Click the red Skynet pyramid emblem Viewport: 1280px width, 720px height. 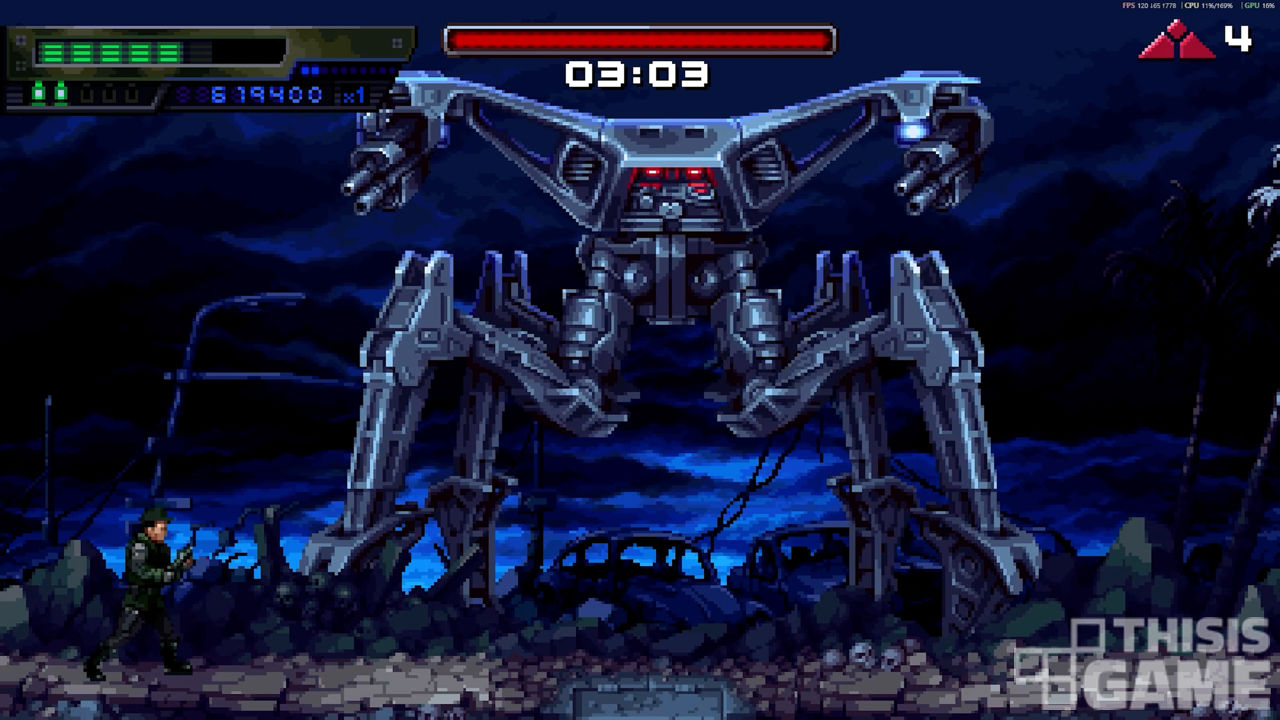1176,41
